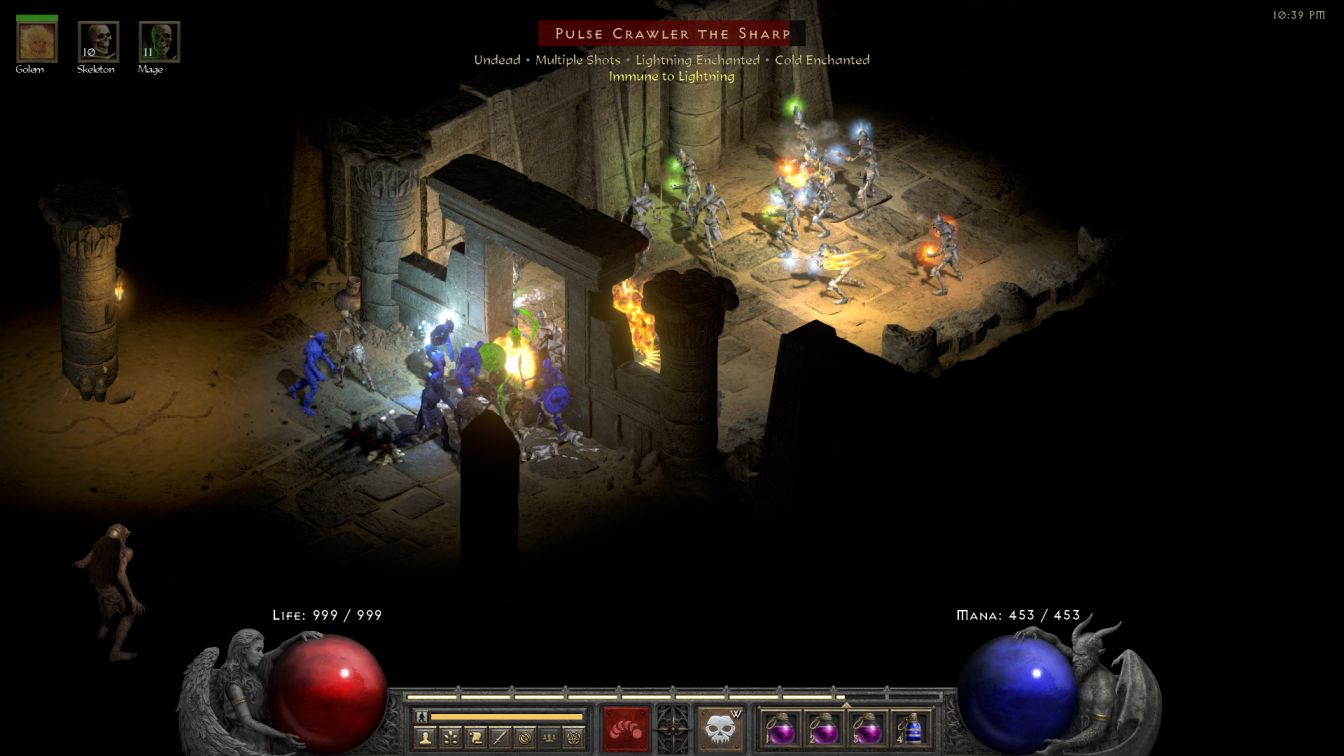The image size is (1344, 756).
Task: Select the skeleton Mage minion portrait
Action: tap(159, 42)
